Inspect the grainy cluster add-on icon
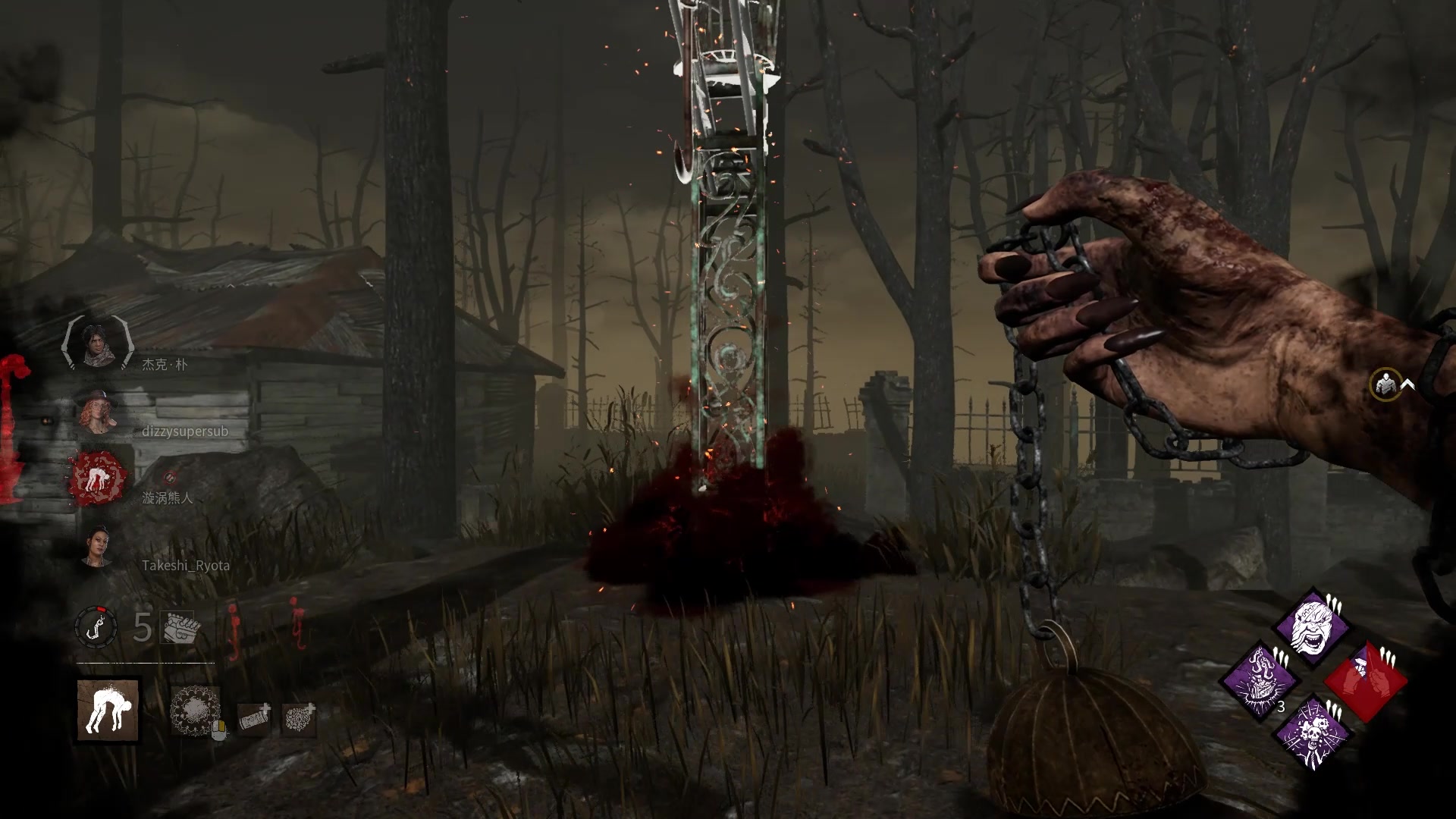Screen dimensions: 1456x819 299,719
